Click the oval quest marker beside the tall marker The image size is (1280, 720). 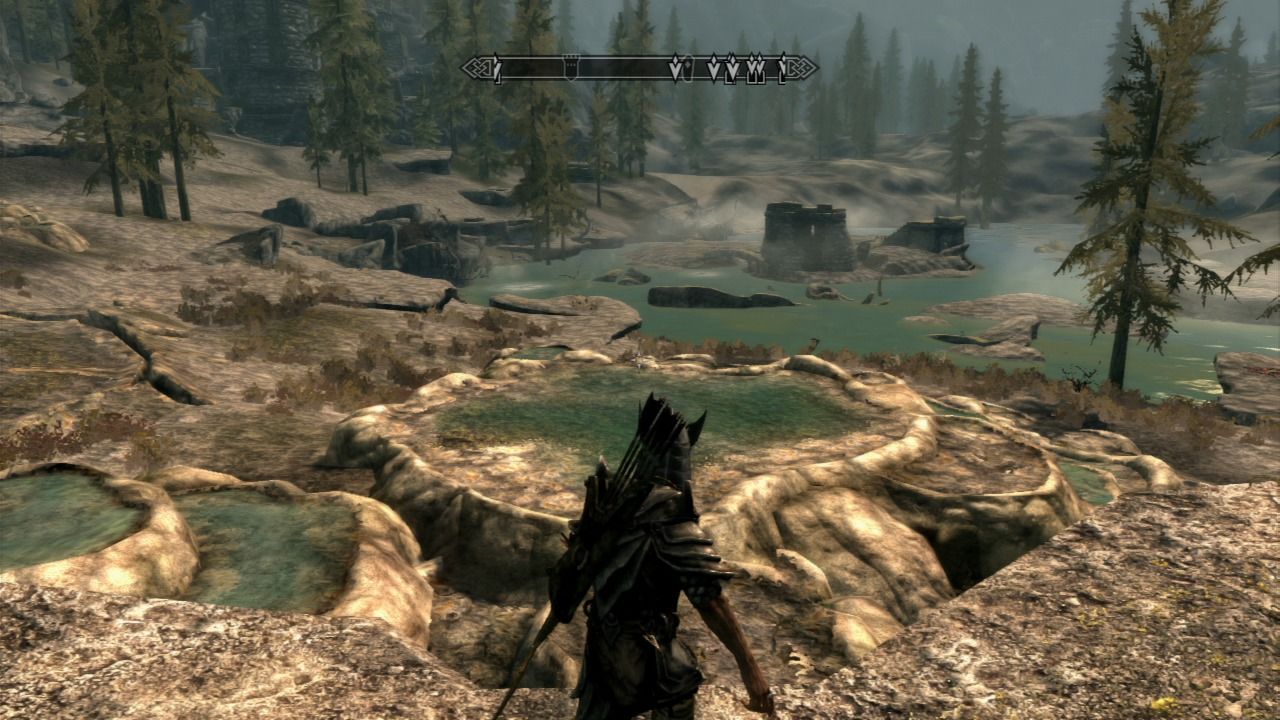(689, 64)
